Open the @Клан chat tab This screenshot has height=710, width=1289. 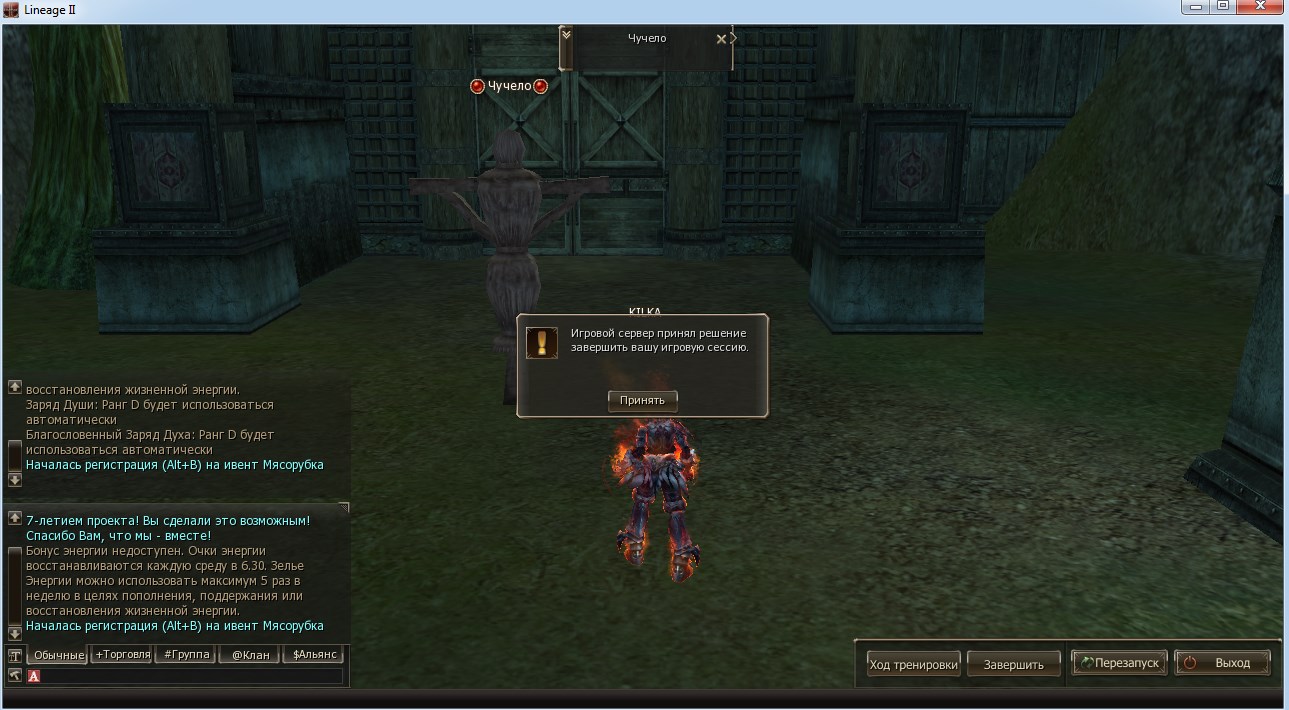pos(249,655)
